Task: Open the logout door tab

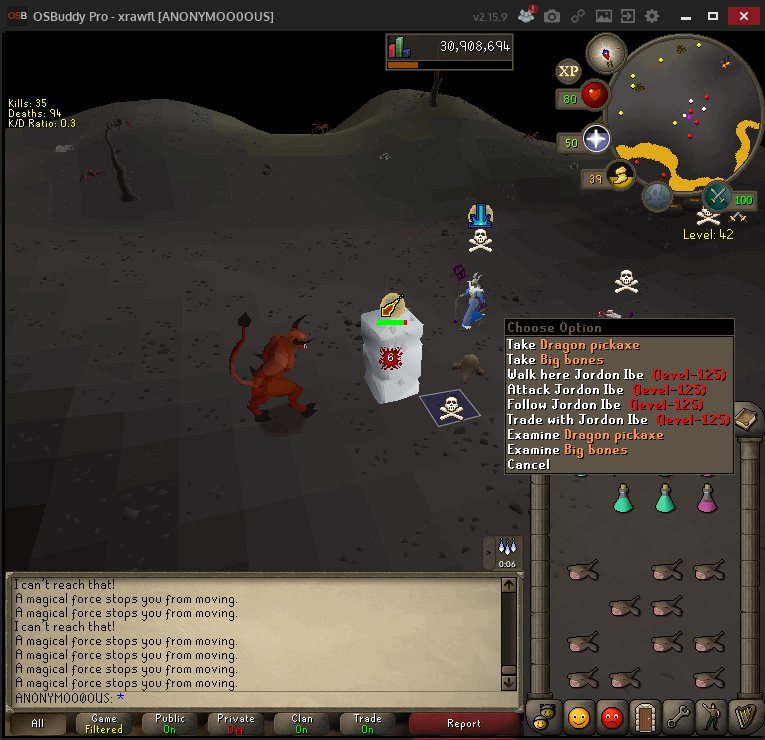Action: [647, 717]
